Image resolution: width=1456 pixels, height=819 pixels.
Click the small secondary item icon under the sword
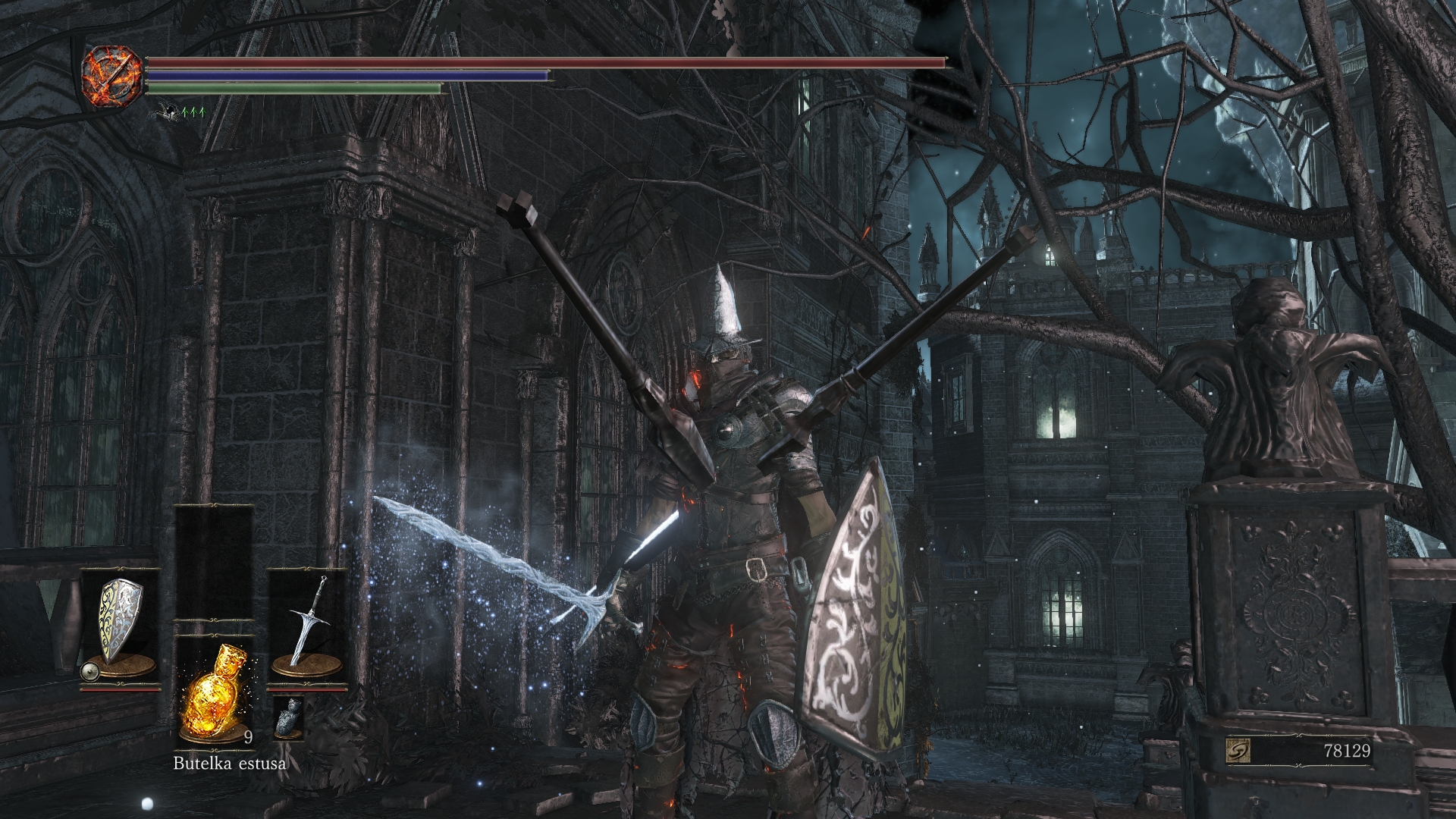287,717
